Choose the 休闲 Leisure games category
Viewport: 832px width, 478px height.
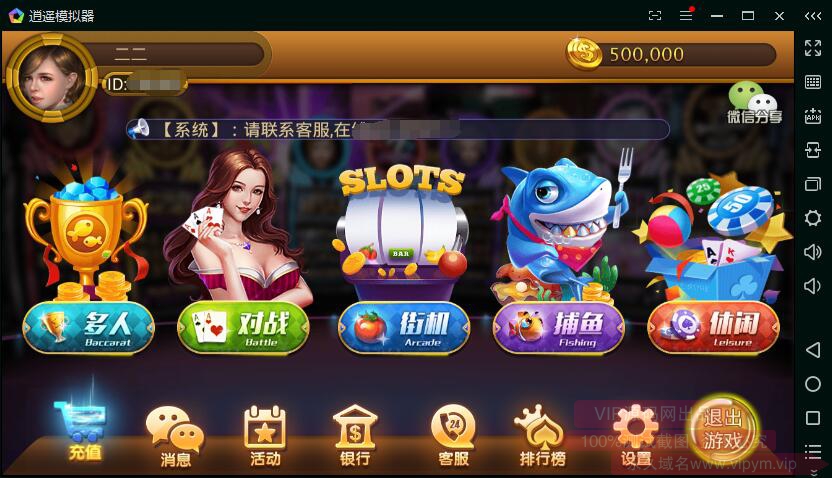tap(713, 327)
